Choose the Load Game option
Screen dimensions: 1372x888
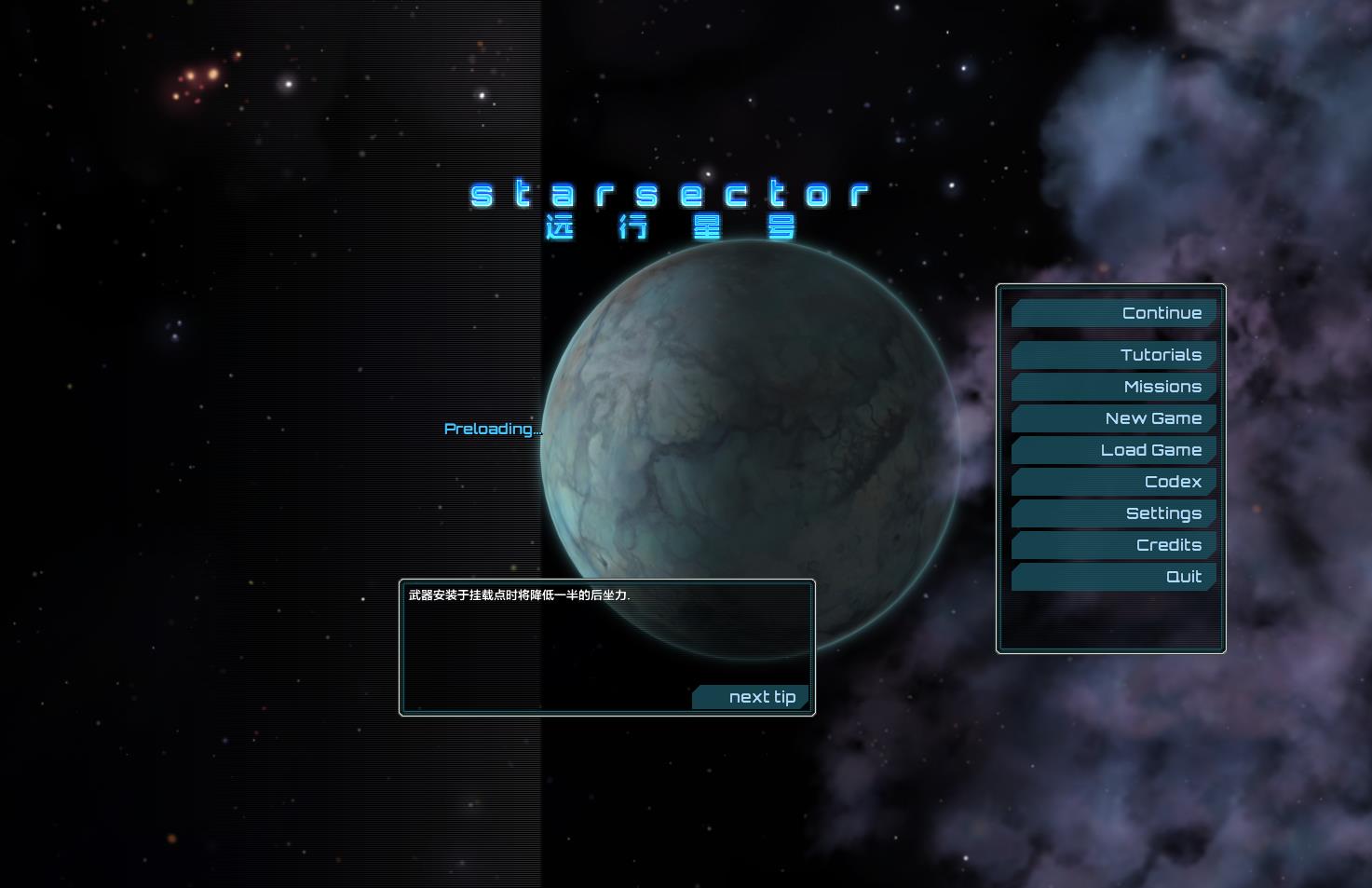coord(1114,450)
